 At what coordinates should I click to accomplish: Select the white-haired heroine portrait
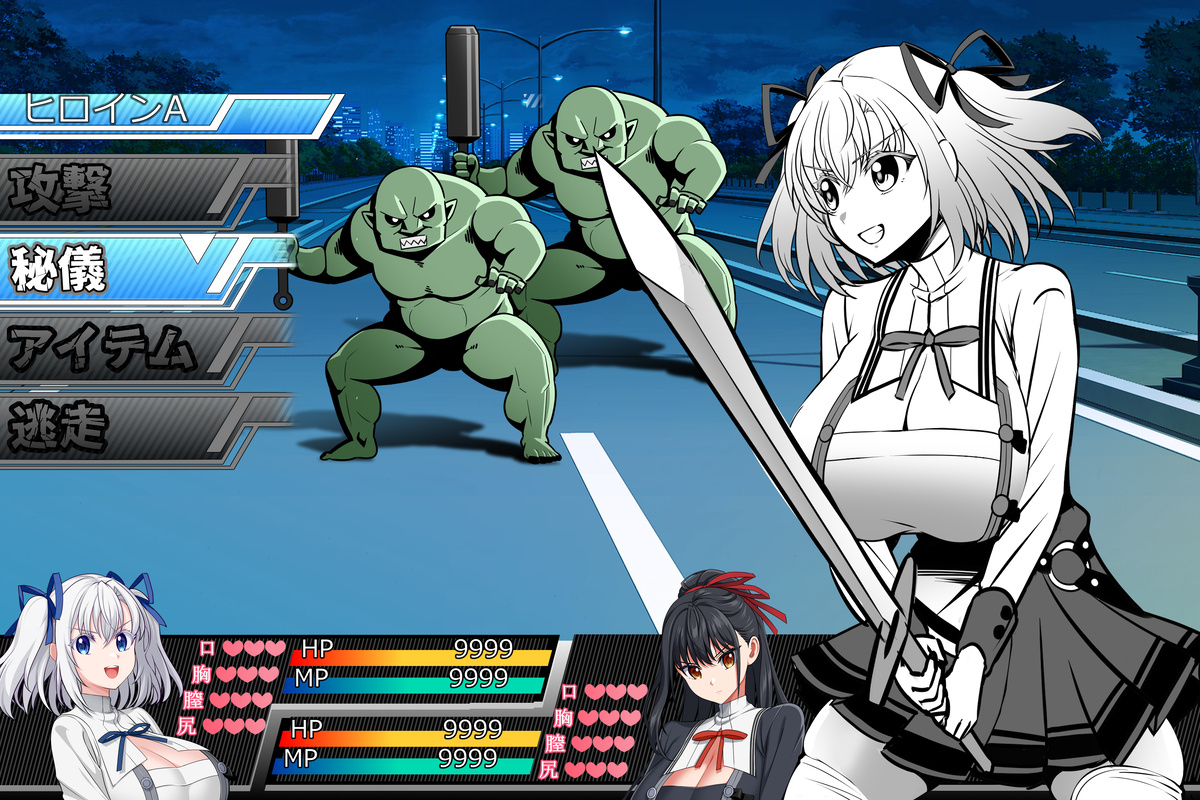[95, 680]
